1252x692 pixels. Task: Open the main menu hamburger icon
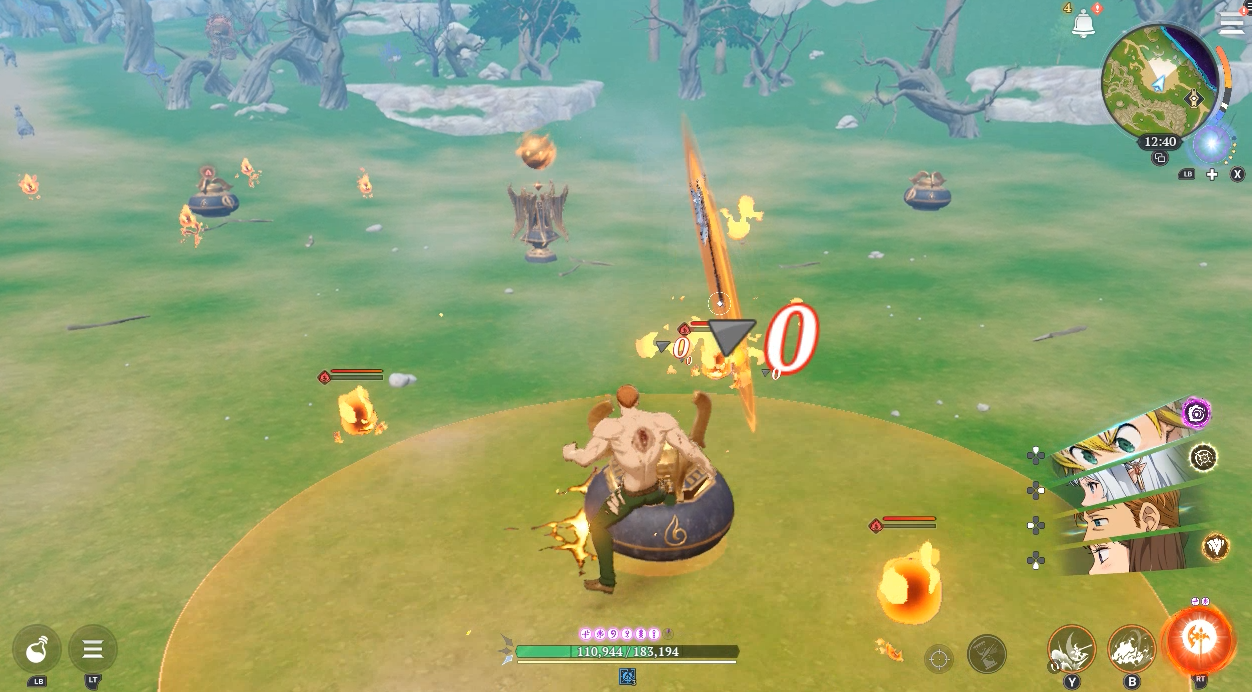pos(1231,23)
